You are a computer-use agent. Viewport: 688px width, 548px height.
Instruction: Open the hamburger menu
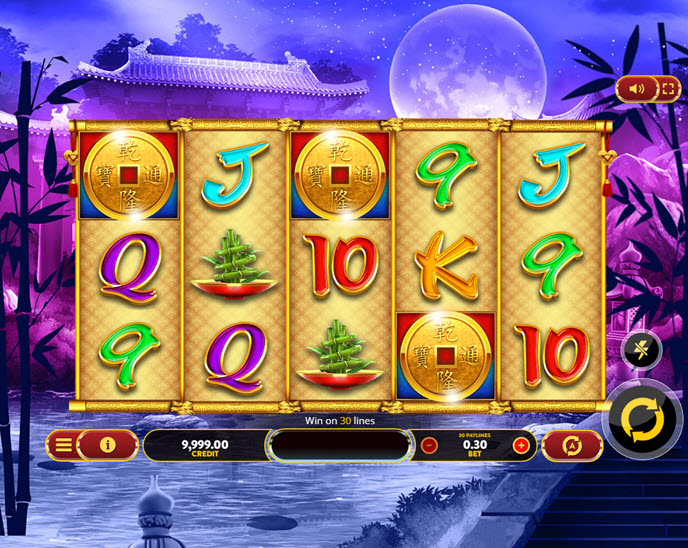point(63,445)
